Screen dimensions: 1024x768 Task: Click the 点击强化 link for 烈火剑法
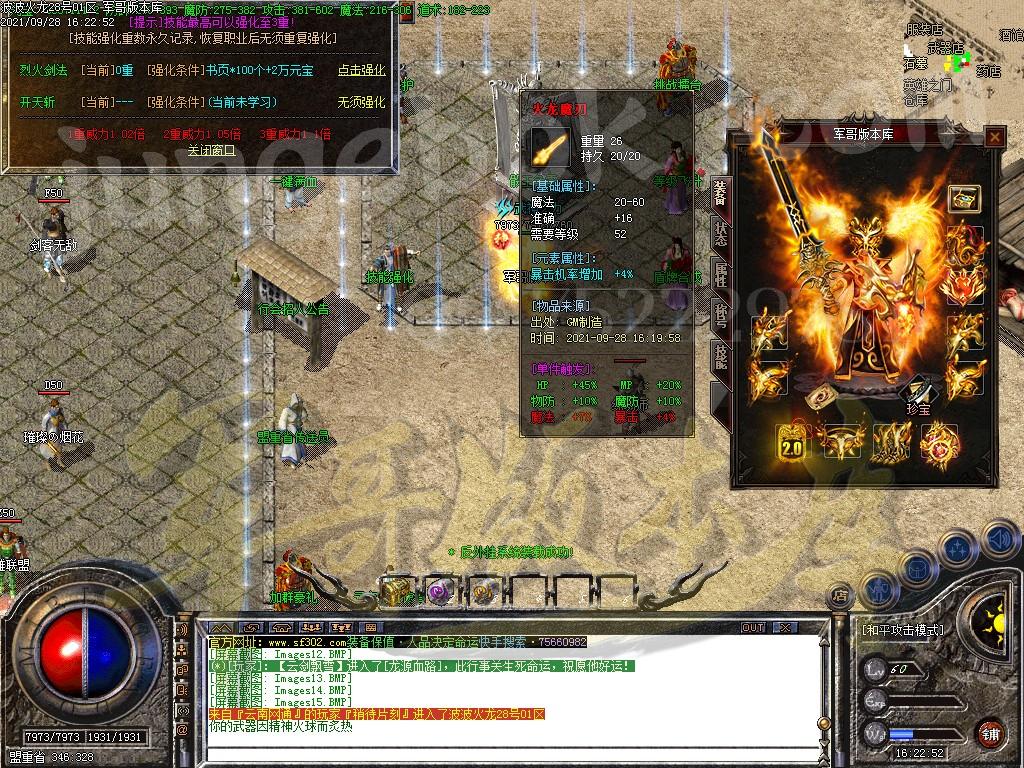[361, 70]
